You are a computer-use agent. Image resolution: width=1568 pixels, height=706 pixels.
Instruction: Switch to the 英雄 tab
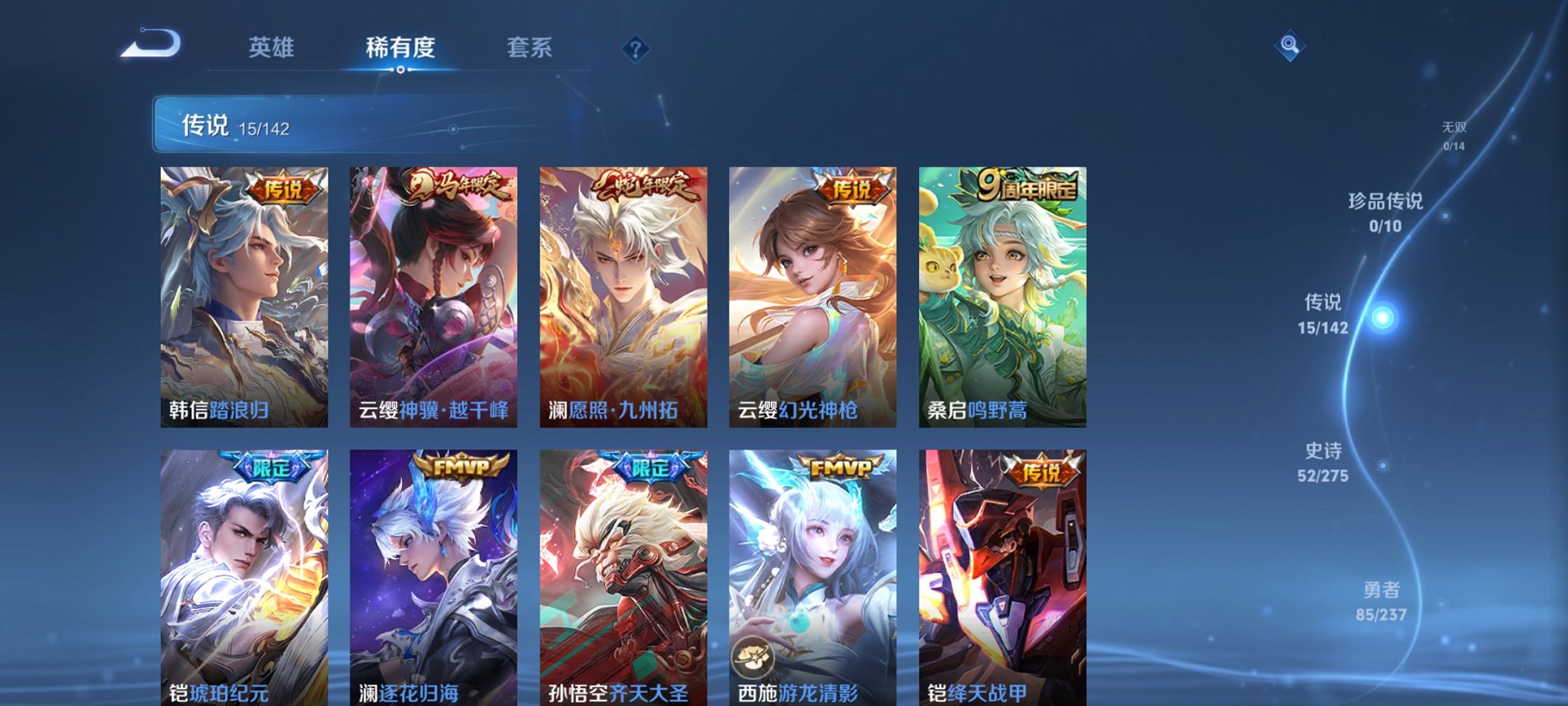[272, 48]
